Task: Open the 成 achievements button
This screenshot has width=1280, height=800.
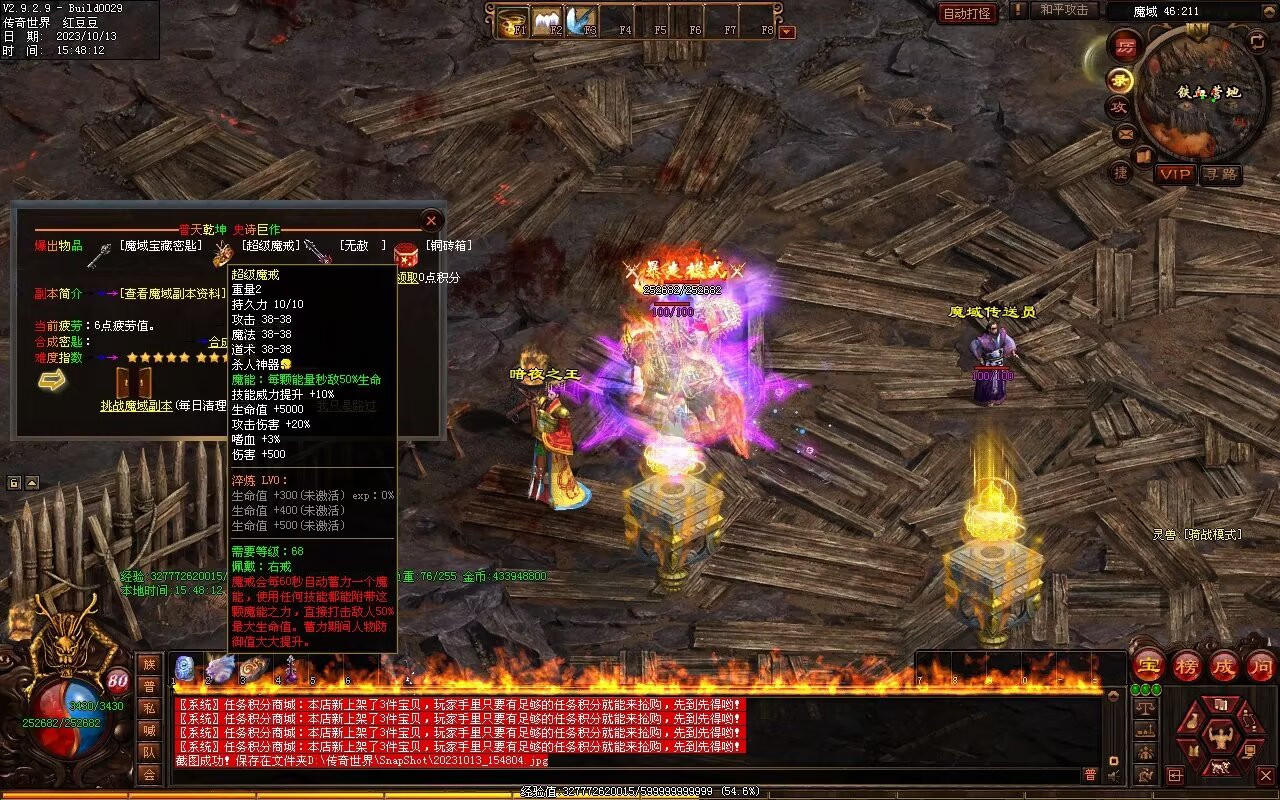Action: pos(1224,665)
